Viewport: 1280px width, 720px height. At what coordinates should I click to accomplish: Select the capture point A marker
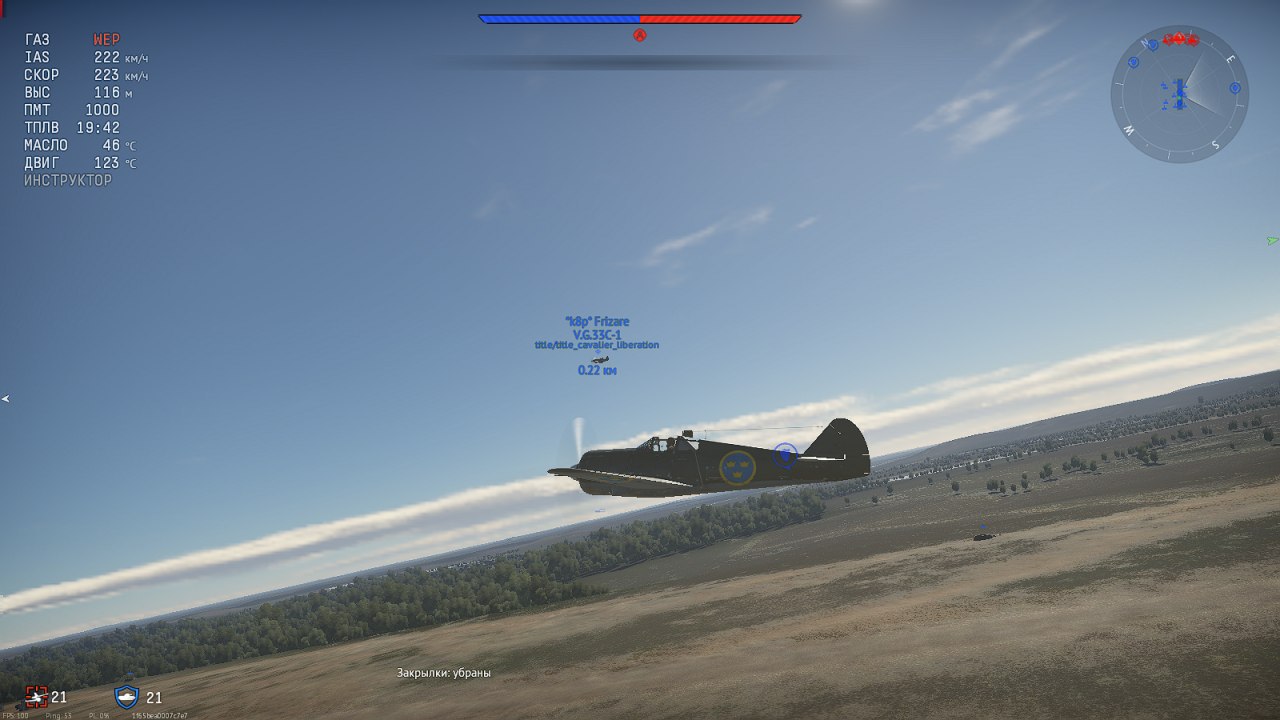click(x=640, y=35)
